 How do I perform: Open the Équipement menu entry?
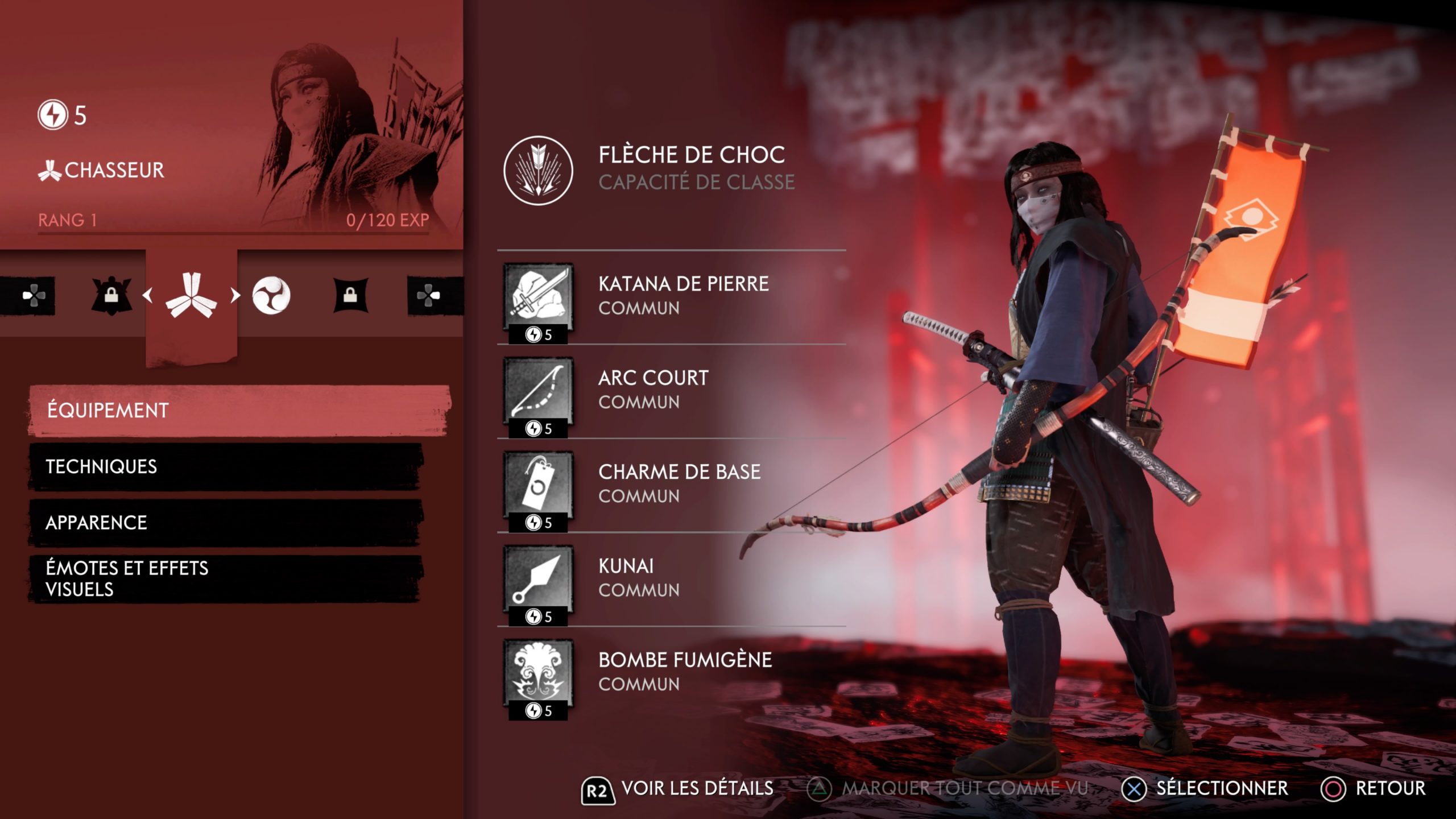[239, 410]
